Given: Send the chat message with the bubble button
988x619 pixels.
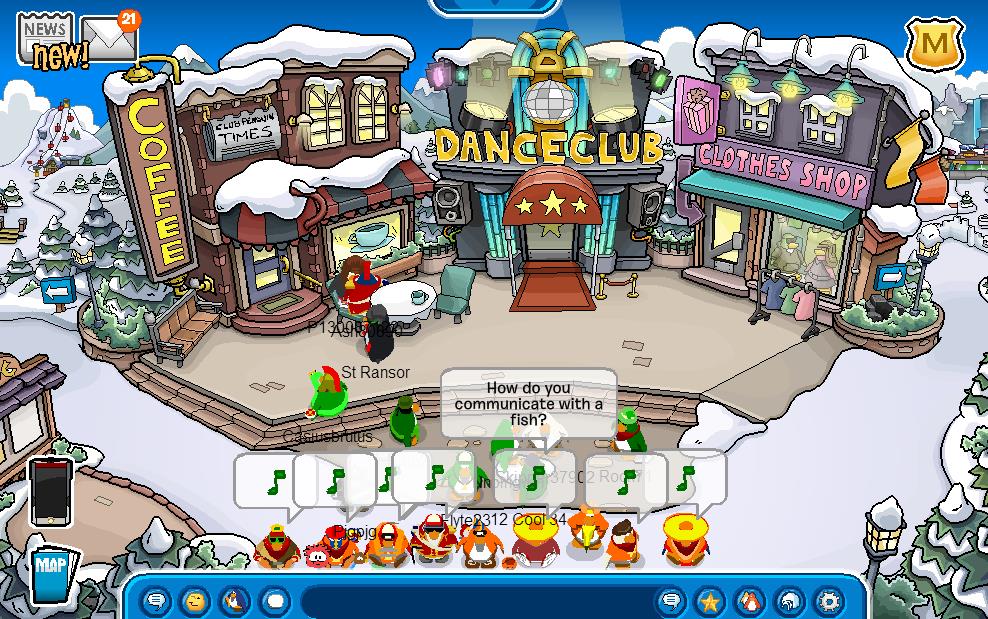Looking at the screenshot, I should point(671,601).
